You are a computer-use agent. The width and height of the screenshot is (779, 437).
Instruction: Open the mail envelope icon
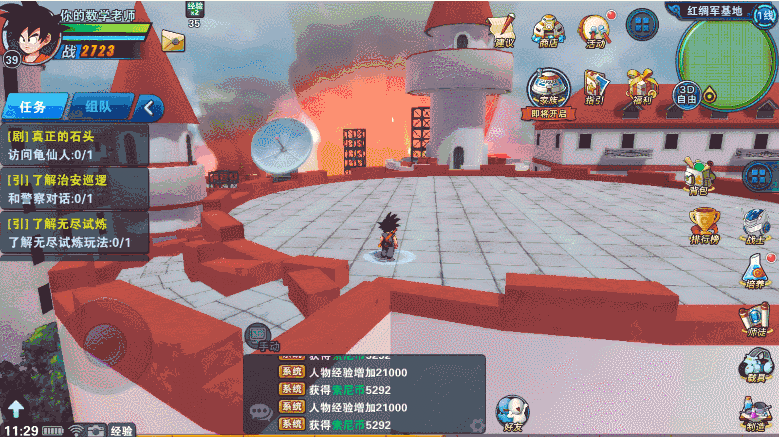coord(173,41)
